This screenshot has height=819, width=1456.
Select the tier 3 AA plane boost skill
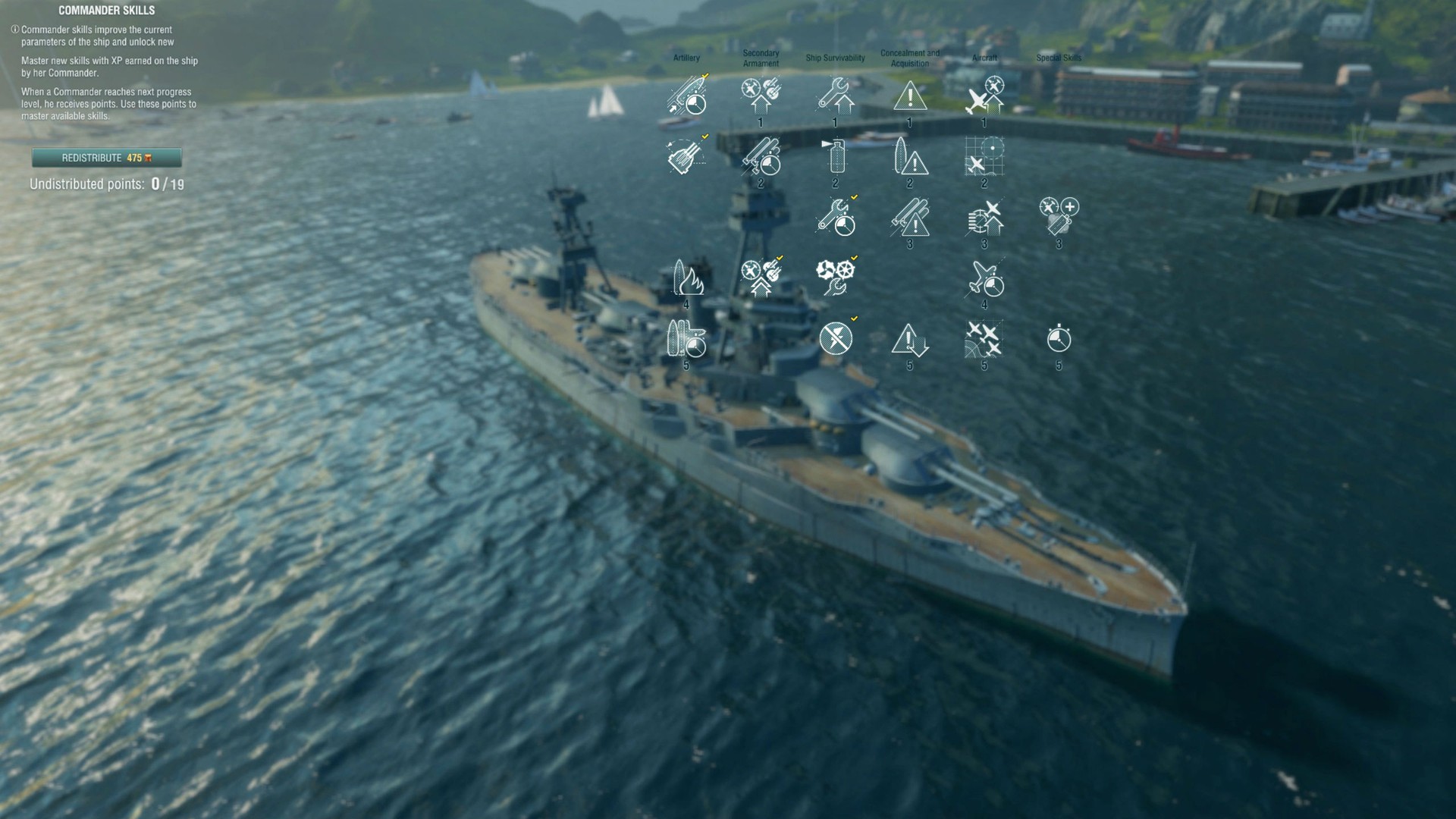click(x=984, y=219)
